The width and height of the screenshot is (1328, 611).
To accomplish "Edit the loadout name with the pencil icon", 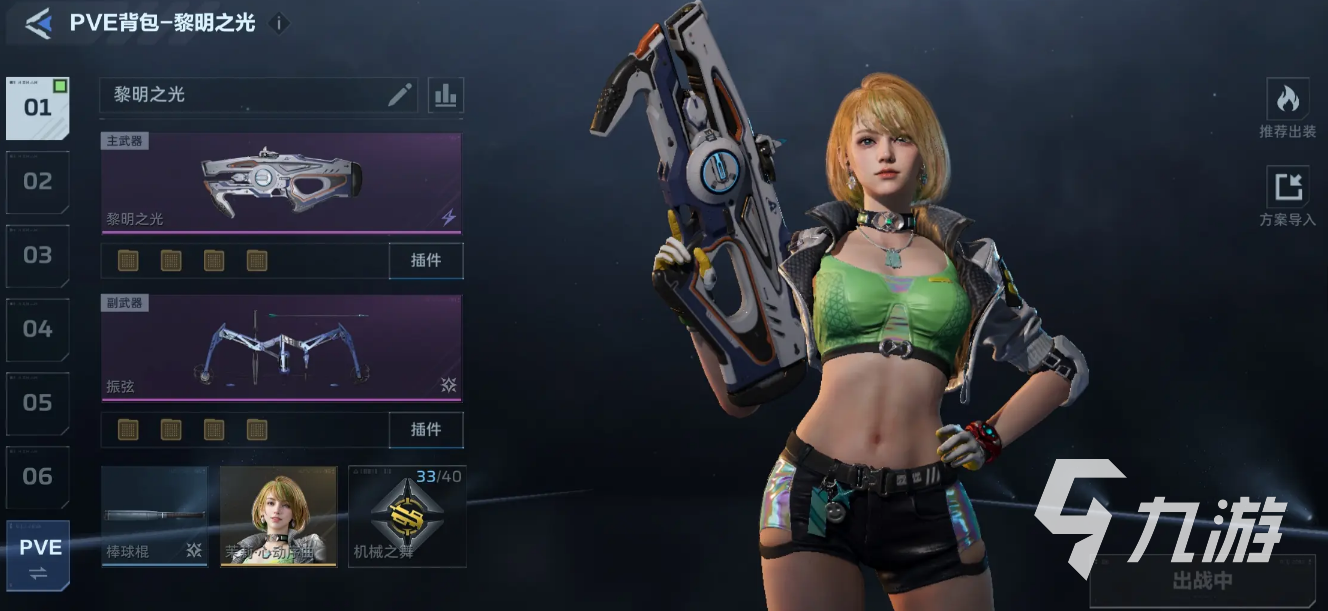I will 400,95.
